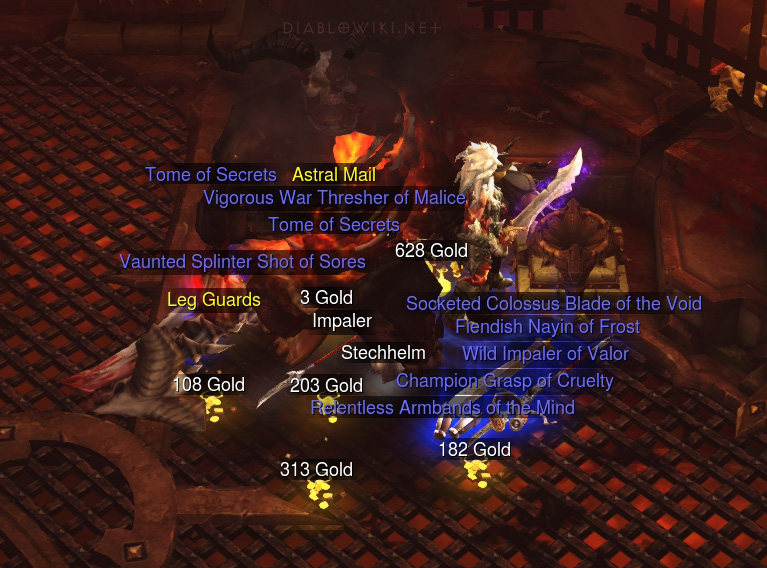This screenshot has height=568, width=767.
Task: Select the white Stechhelm item label
Action: pyautogui.click(x=383, y=353)
